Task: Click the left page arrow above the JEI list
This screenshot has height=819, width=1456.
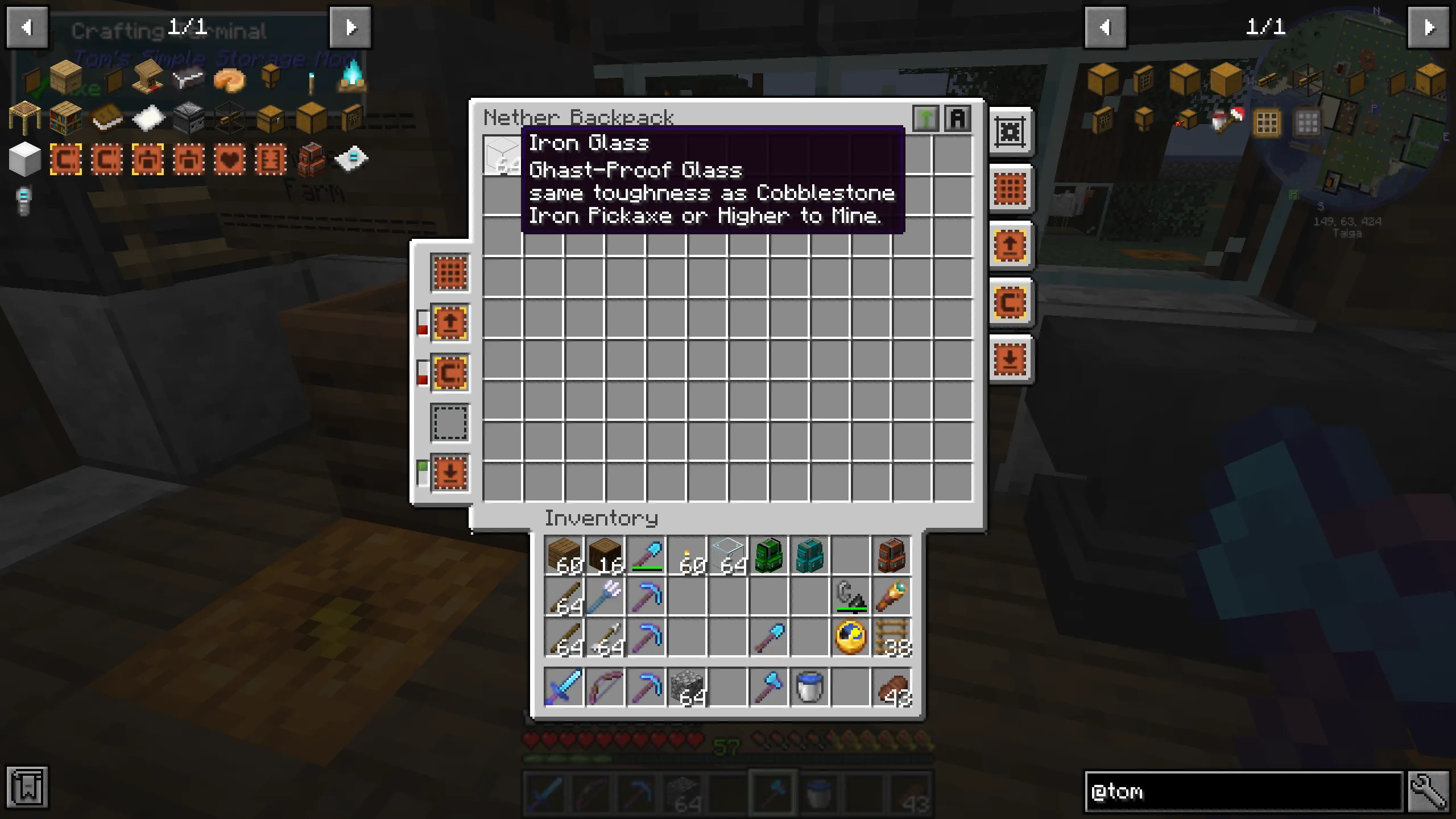Action: click(27, 27)
